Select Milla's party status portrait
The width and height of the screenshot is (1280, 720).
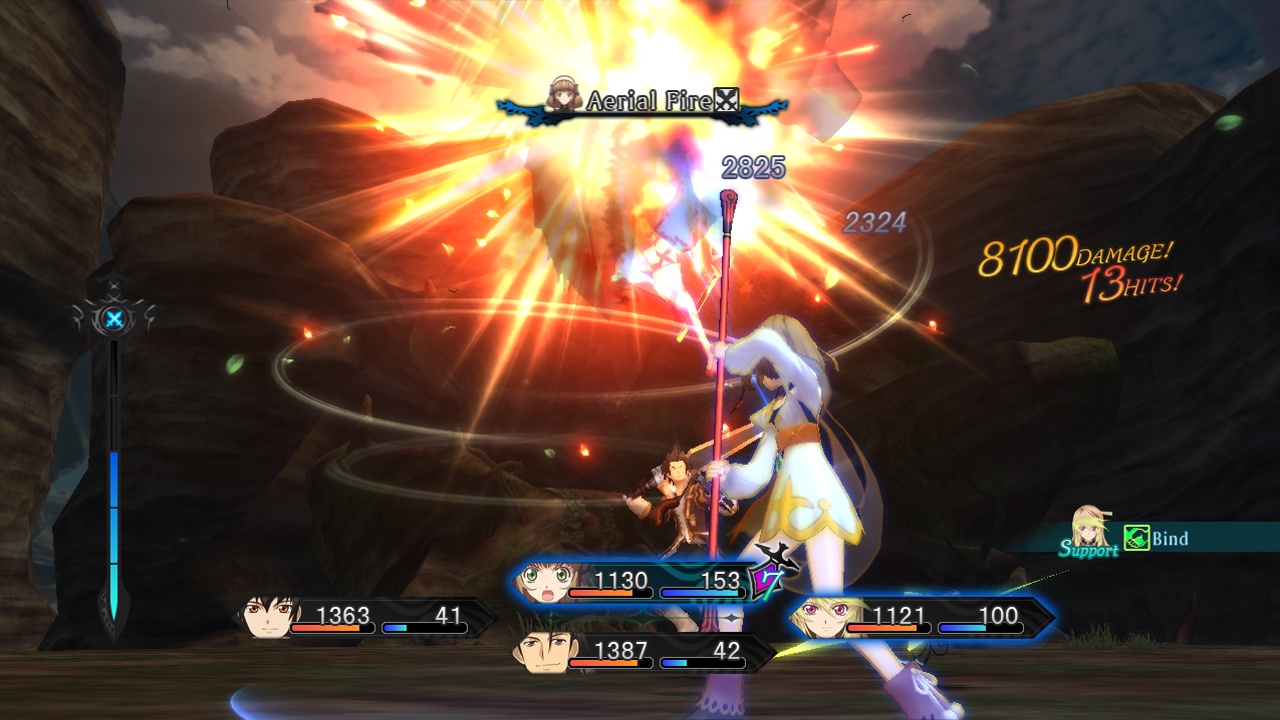click(816, 618)
